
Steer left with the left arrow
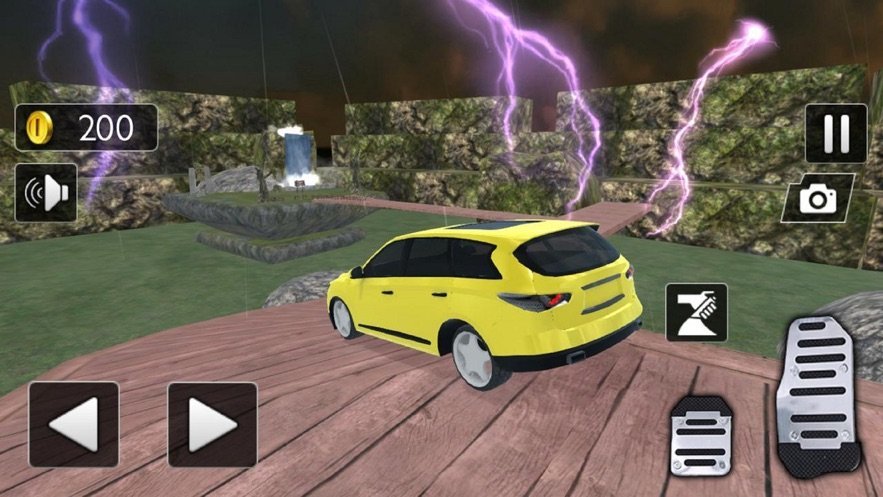[73, 423]
